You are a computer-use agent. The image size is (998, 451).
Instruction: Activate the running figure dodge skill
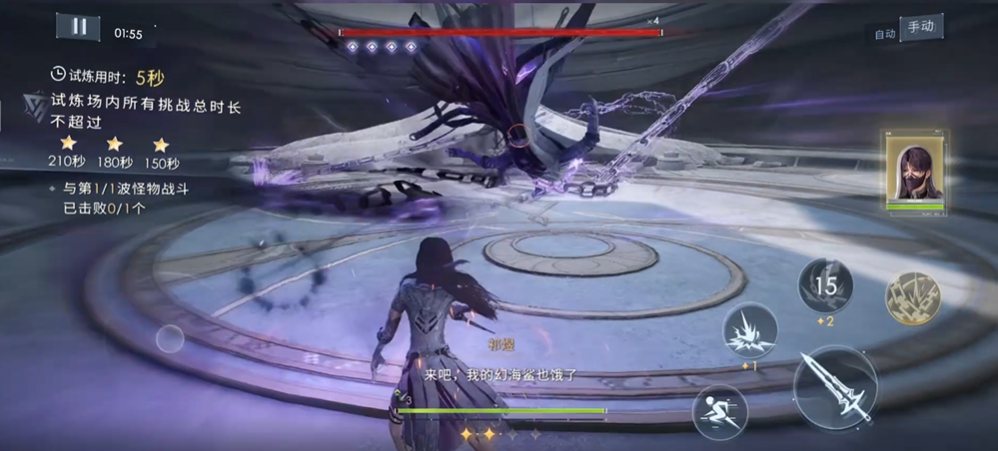tap(719, 411)
